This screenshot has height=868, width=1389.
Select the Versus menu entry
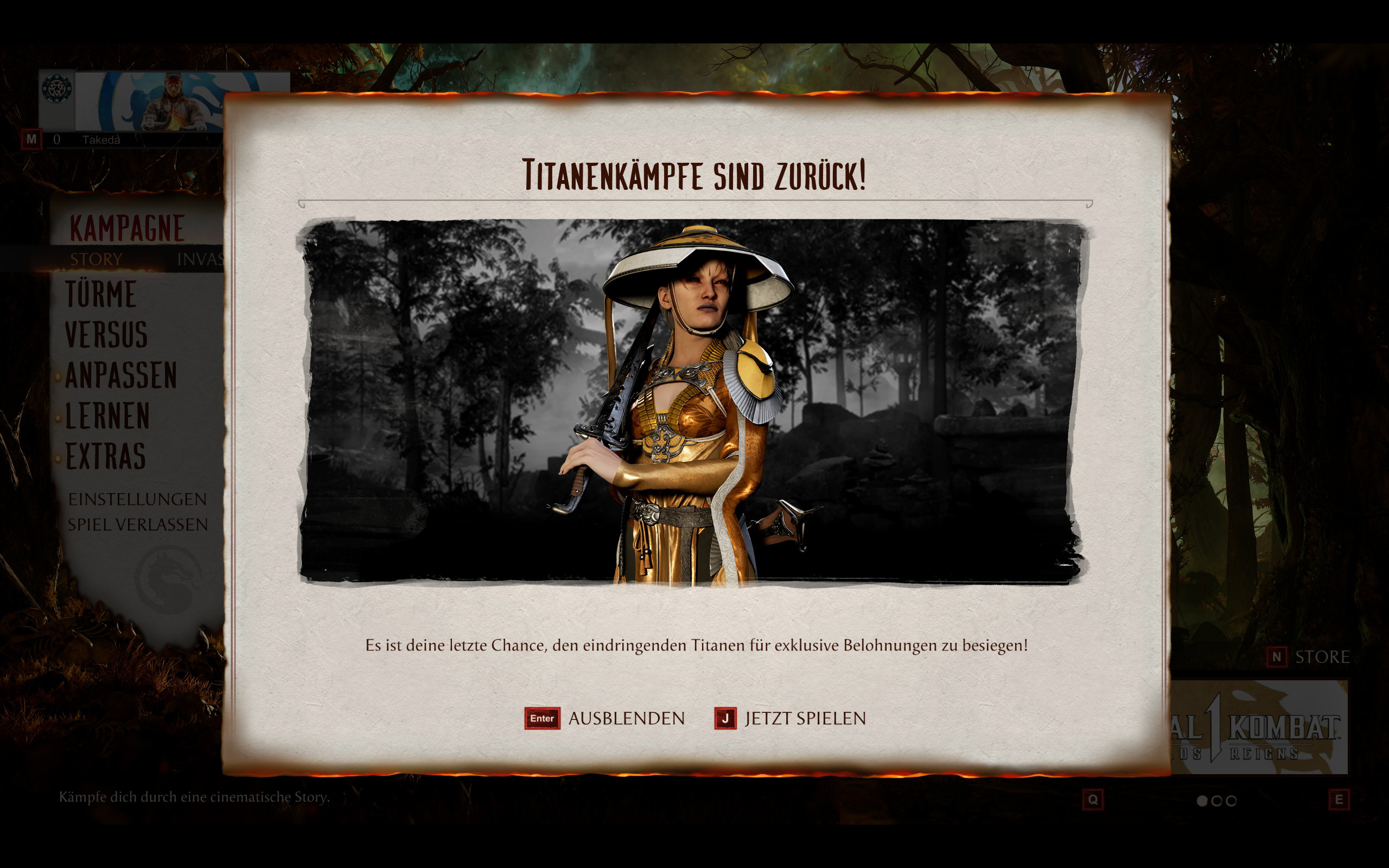pyautogui.click(x=107, y=335)
